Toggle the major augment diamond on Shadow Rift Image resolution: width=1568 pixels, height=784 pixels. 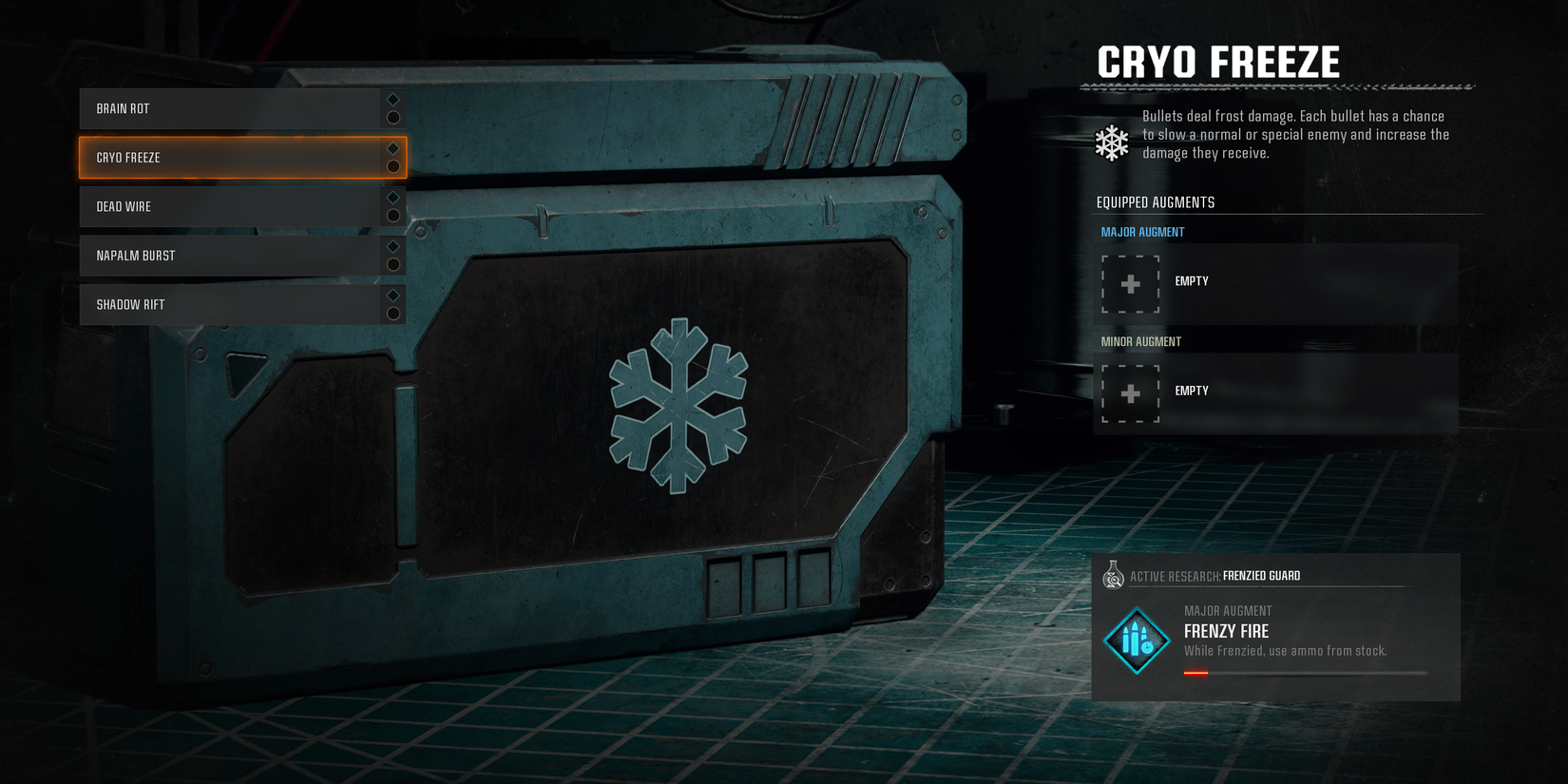pyautogui.click(x=392, y=295)
